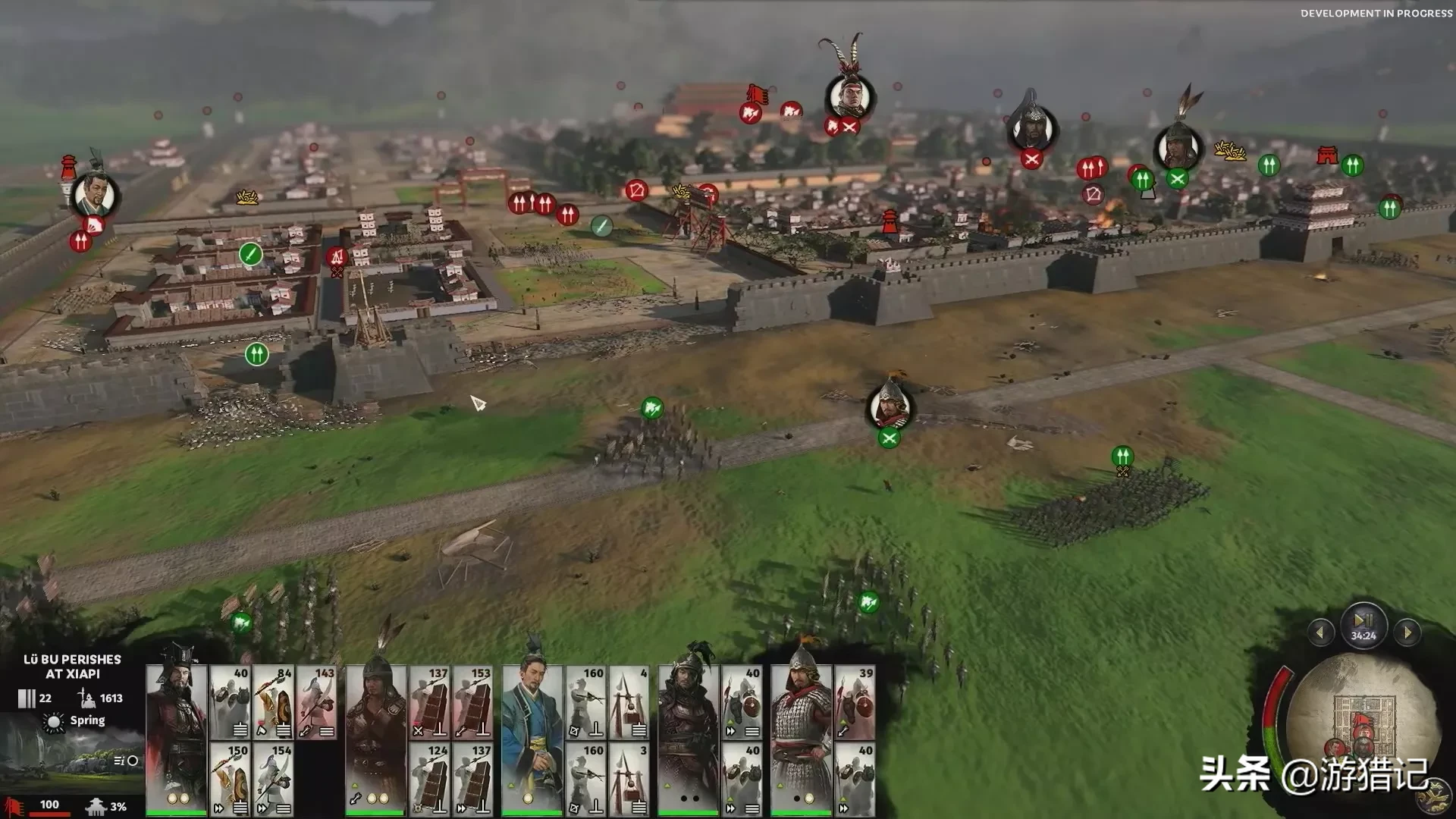Select the cavalry unit card numbered 39
The height and width of the screenshot is (819, 1456).
coord(855,701)
